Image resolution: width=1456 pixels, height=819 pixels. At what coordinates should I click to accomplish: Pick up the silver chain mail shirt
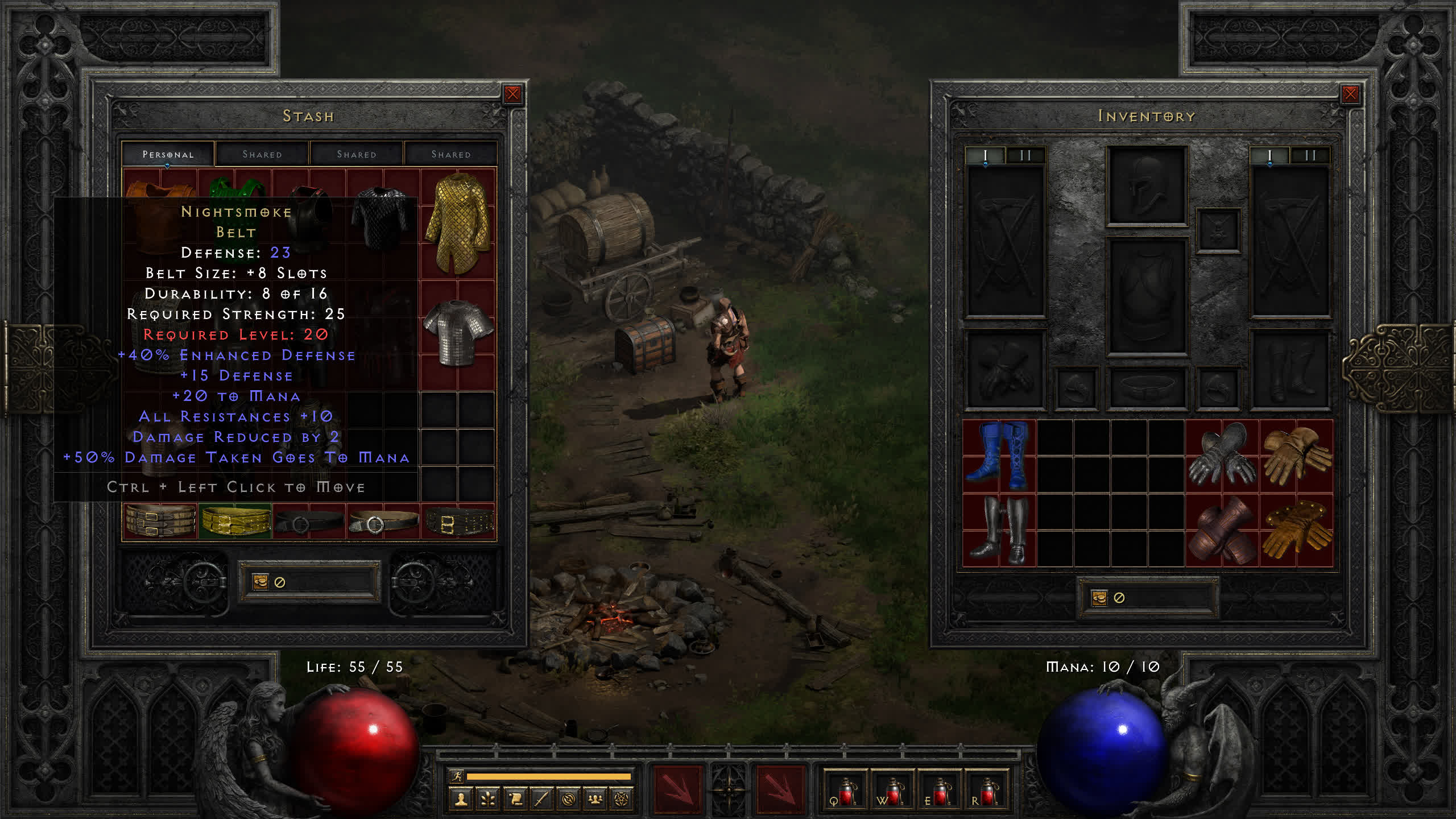point(458,333)
